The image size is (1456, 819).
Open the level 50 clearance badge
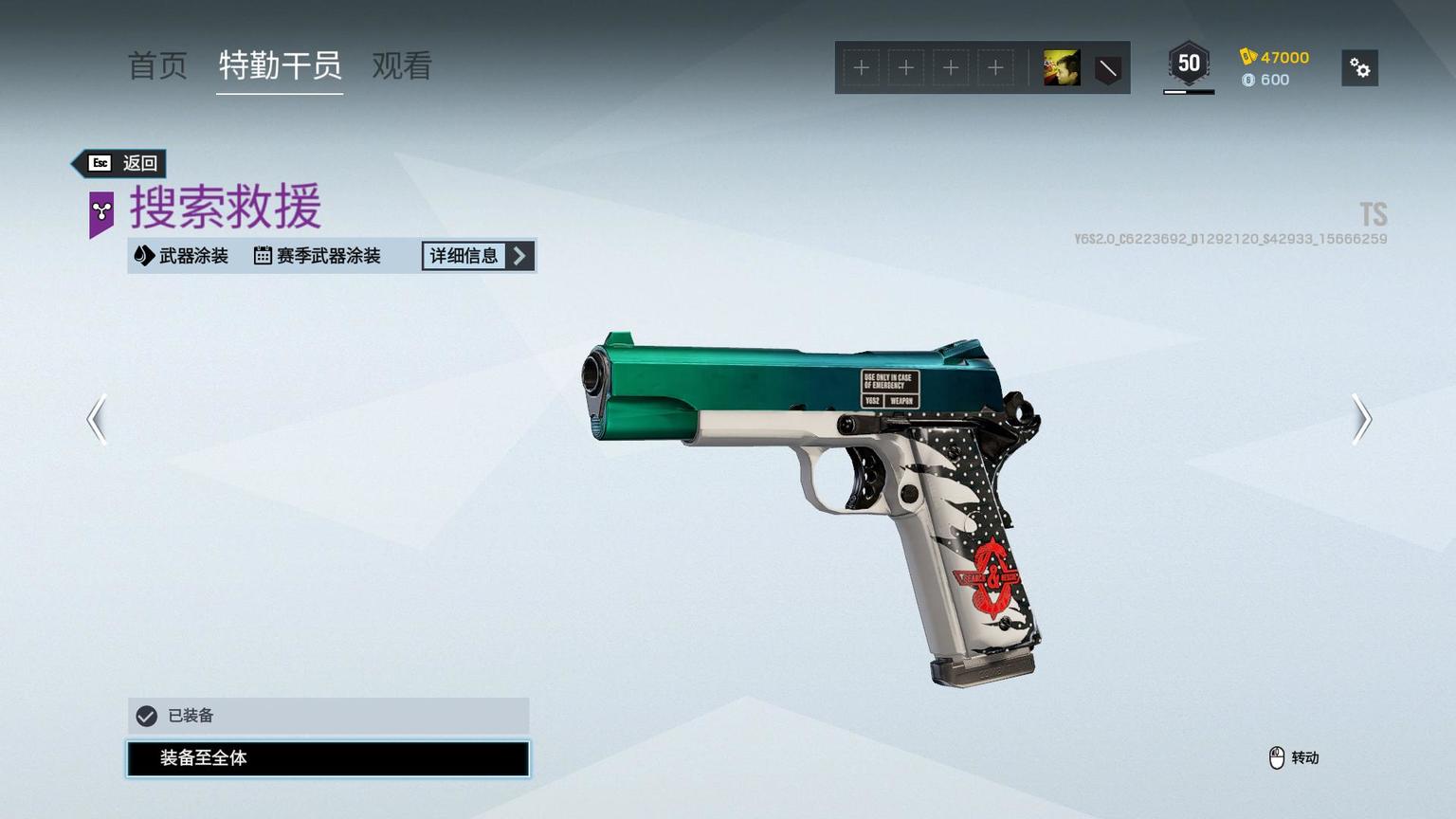1189,64
